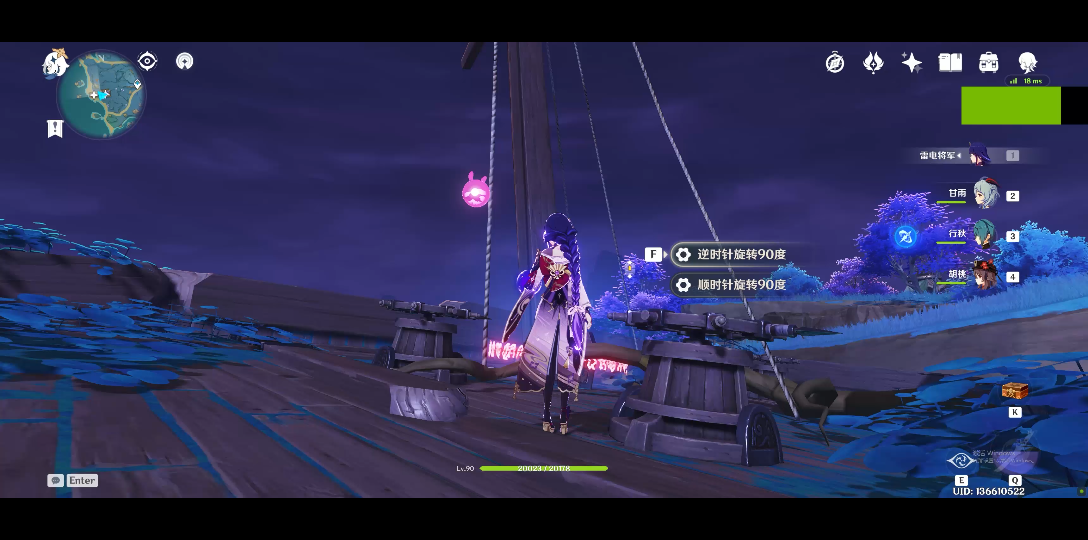
Task: Open the backpack inventory
Action: tap(988, 63)
